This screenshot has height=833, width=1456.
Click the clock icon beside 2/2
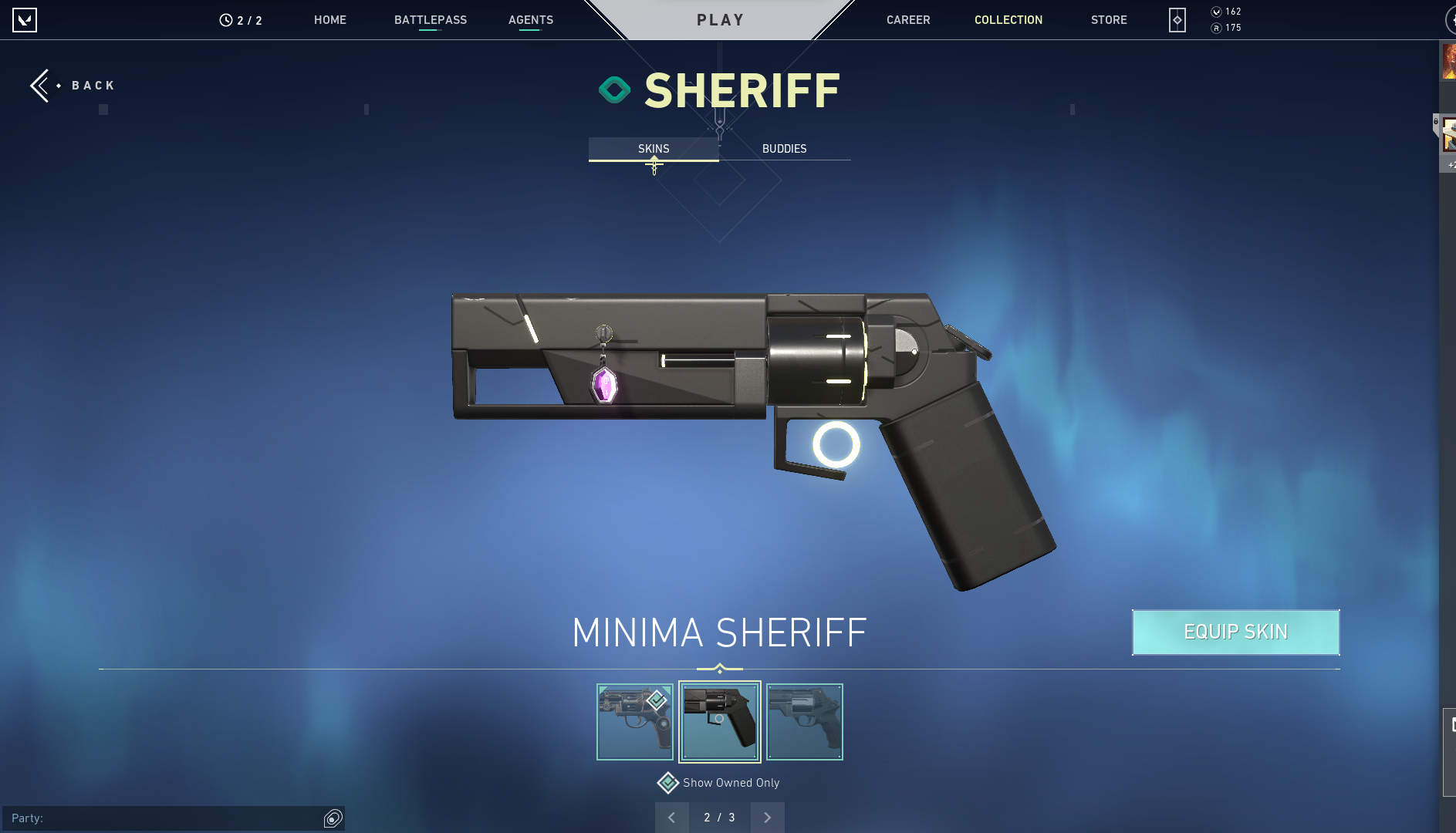[x=225, y=20]
